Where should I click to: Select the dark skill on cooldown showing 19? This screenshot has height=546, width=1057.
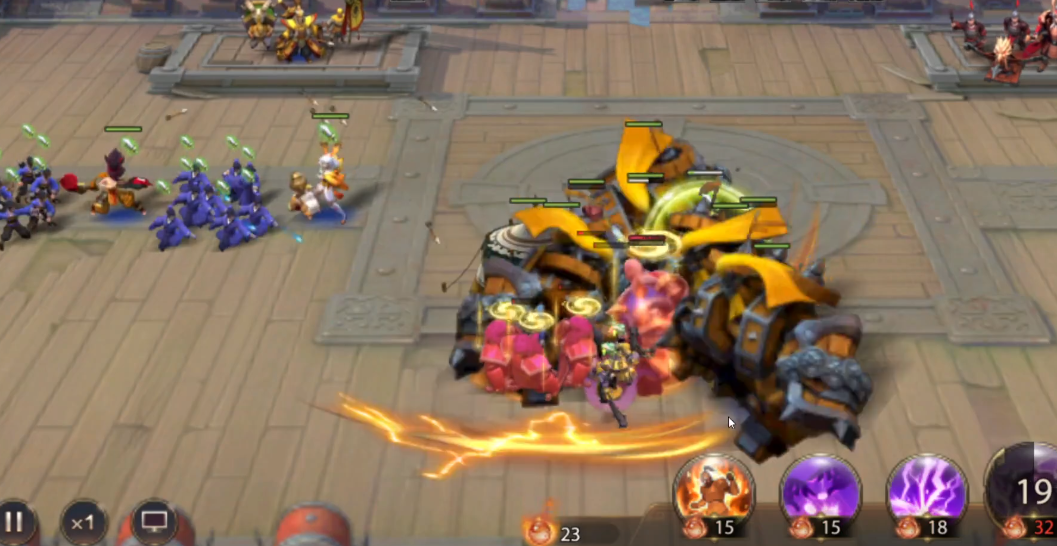(1026, 489)
